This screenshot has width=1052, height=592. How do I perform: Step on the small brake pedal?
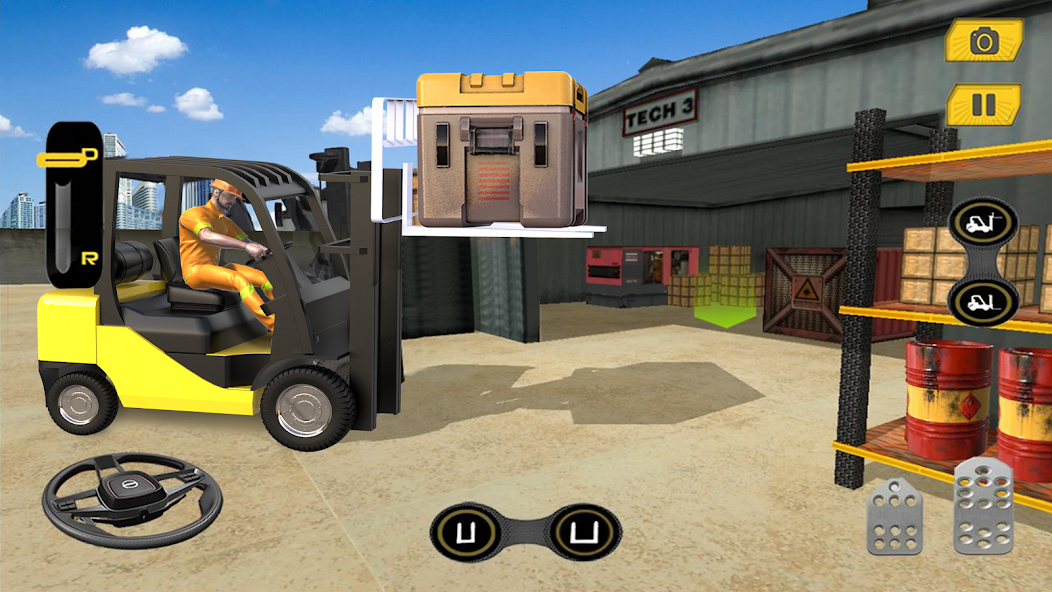pos(893,516)
